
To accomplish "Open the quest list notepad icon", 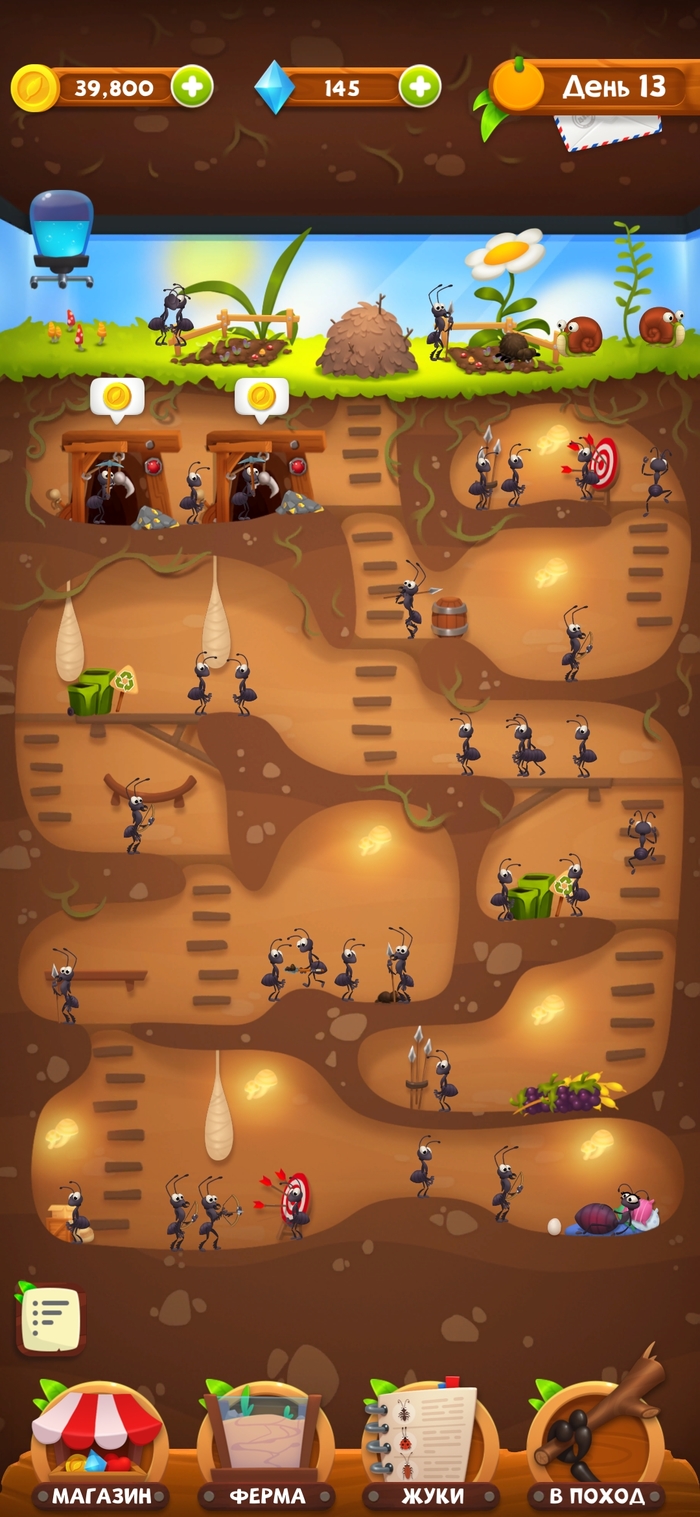I will (x=49, y=1320).
